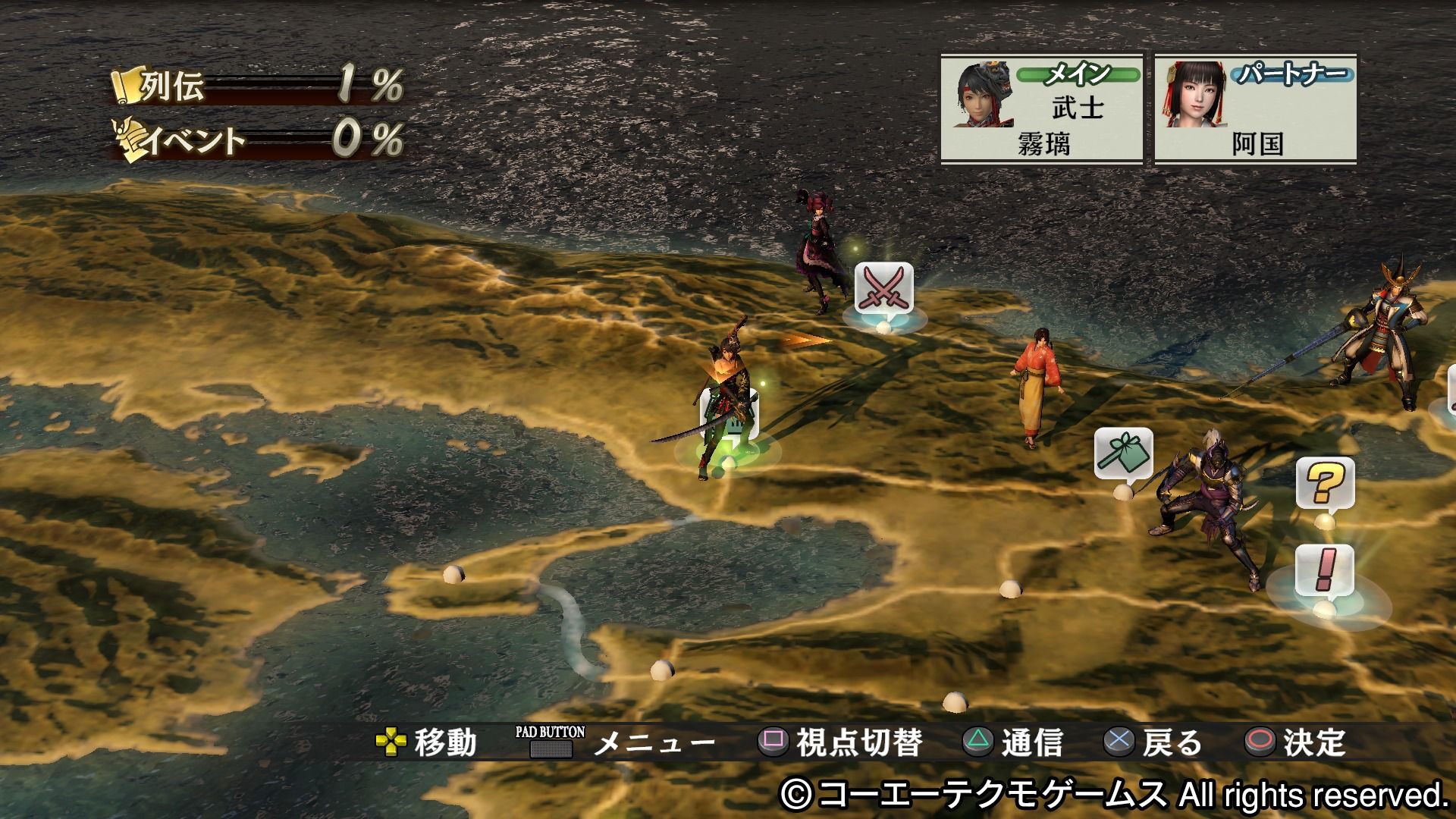The height and width of the screenshot is (819, 1456).
Task: Open the green gift box map marker
Action: click(1123, 453)
